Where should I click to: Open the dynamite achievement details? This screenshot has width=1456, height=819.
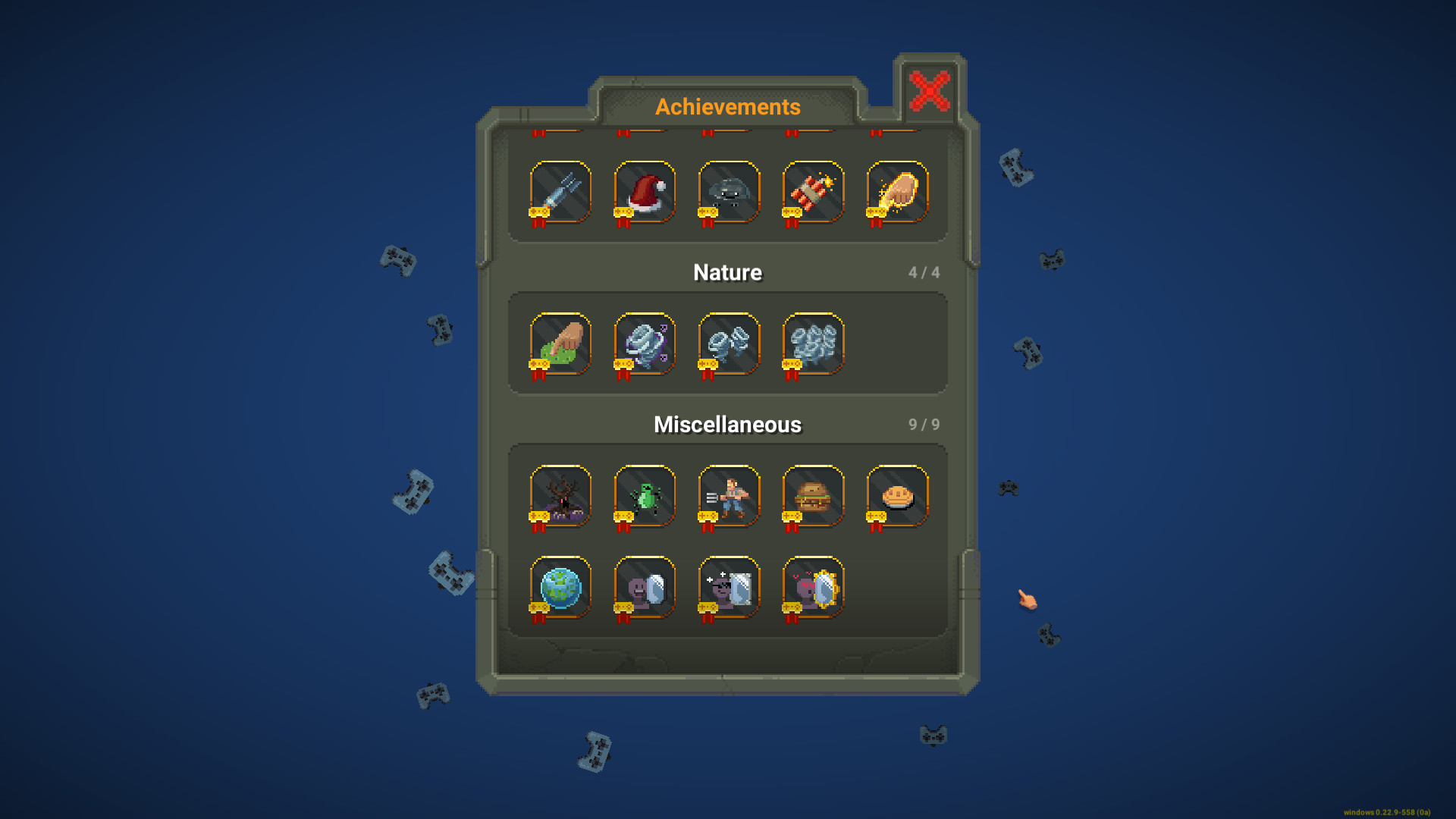point(812,192)
